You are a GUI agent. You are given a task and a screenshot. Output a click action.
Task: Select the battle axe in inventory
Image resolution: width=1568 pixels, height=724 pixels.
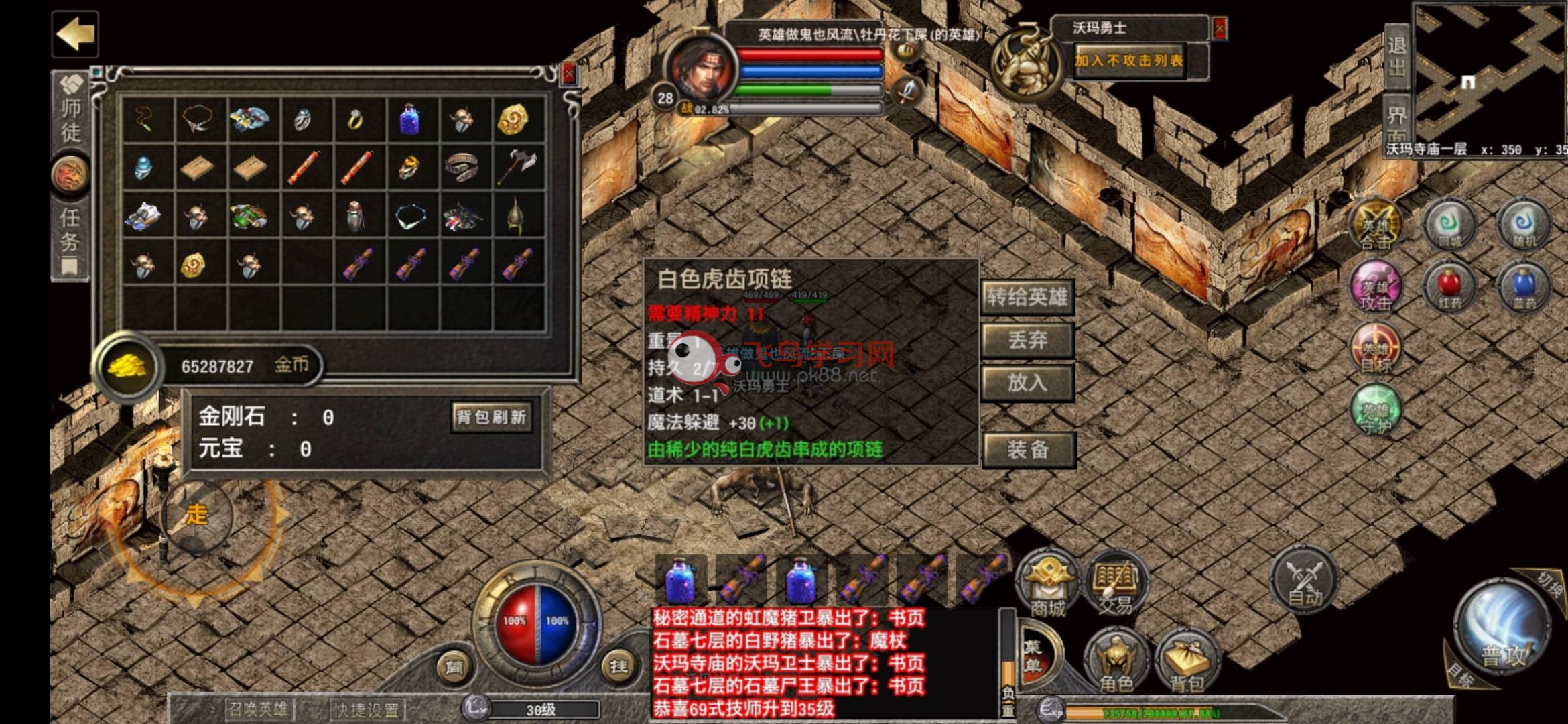tap(517, 166)
